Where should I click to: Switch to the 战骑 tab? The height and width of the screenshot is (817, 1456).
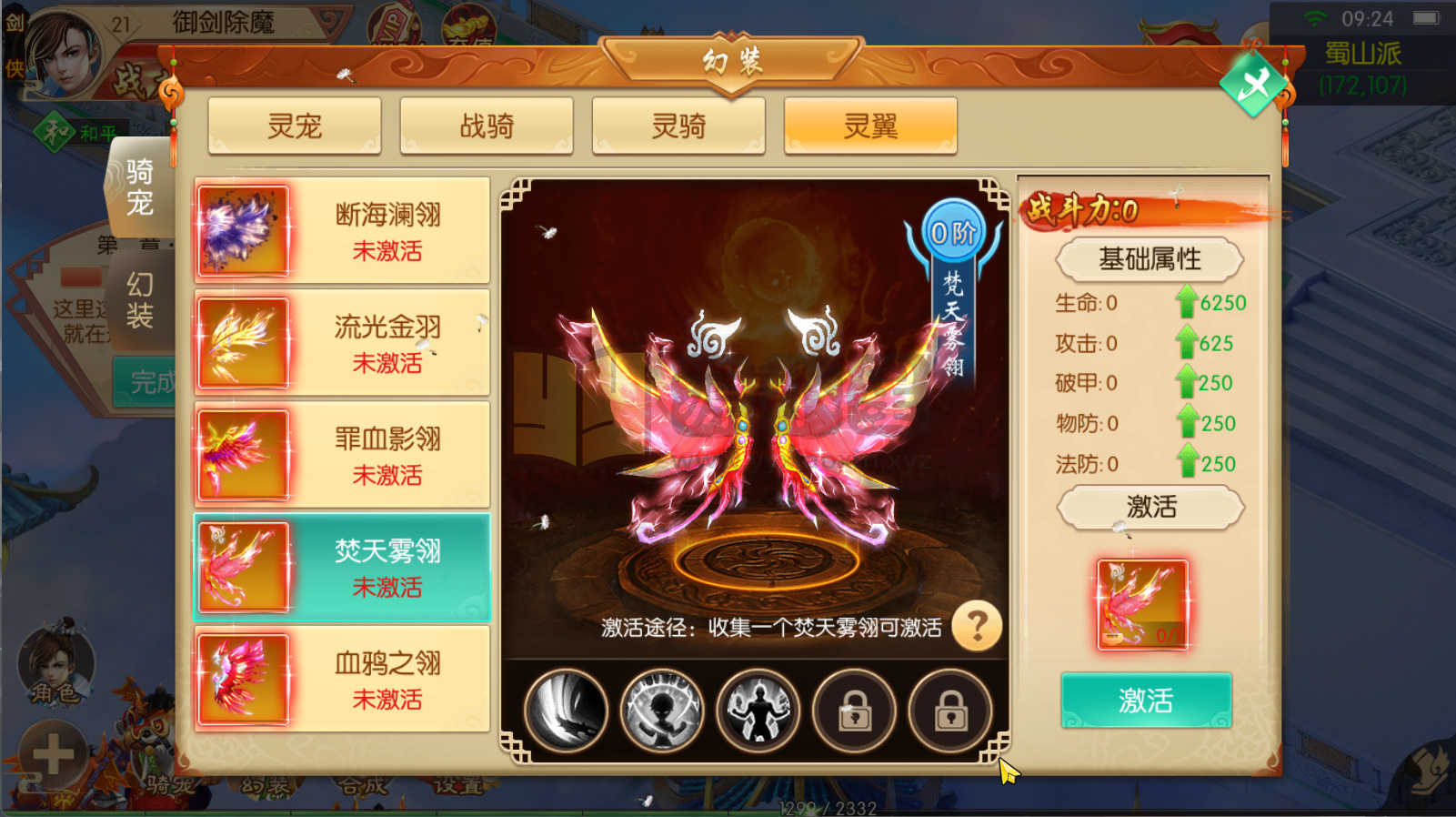(487, 126)
